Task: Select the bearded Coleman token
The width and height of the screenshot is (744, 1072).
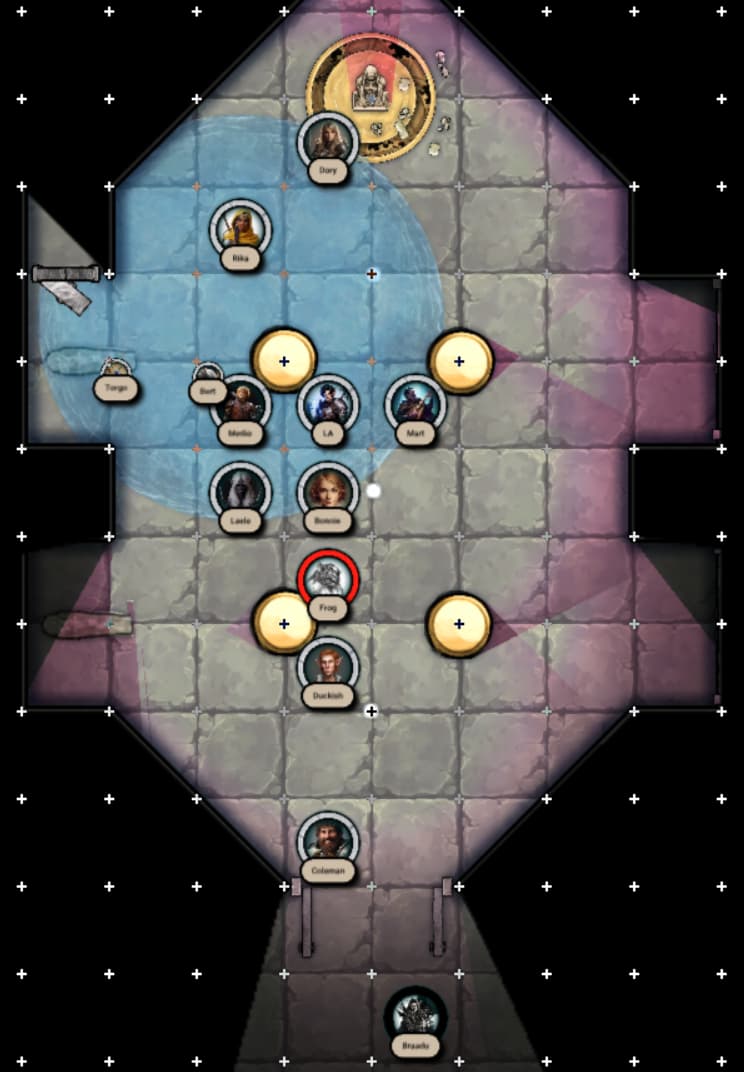Action: pyautogui.click(x=327, y=841)
